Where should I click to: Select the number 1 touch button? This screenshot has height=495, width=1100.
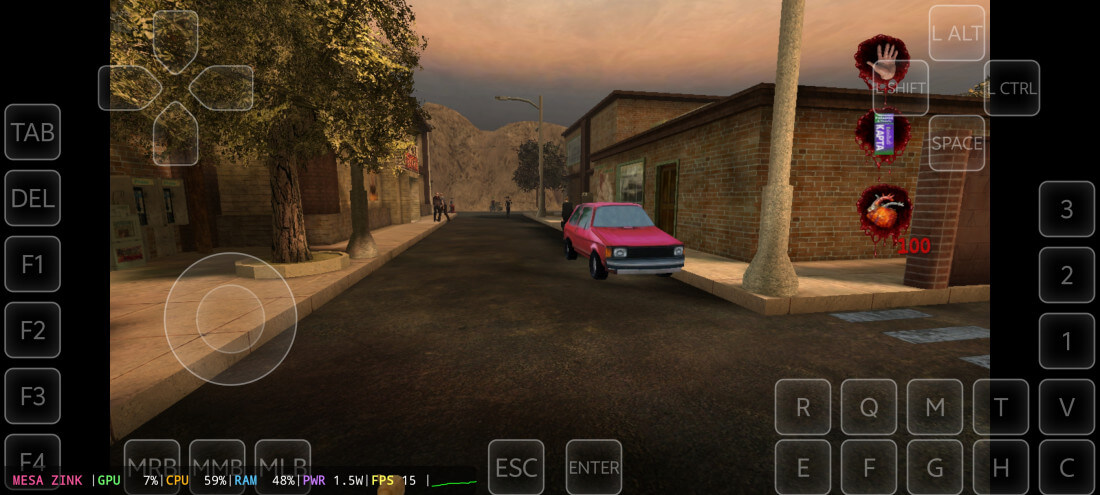click(x=1067, y=341)
